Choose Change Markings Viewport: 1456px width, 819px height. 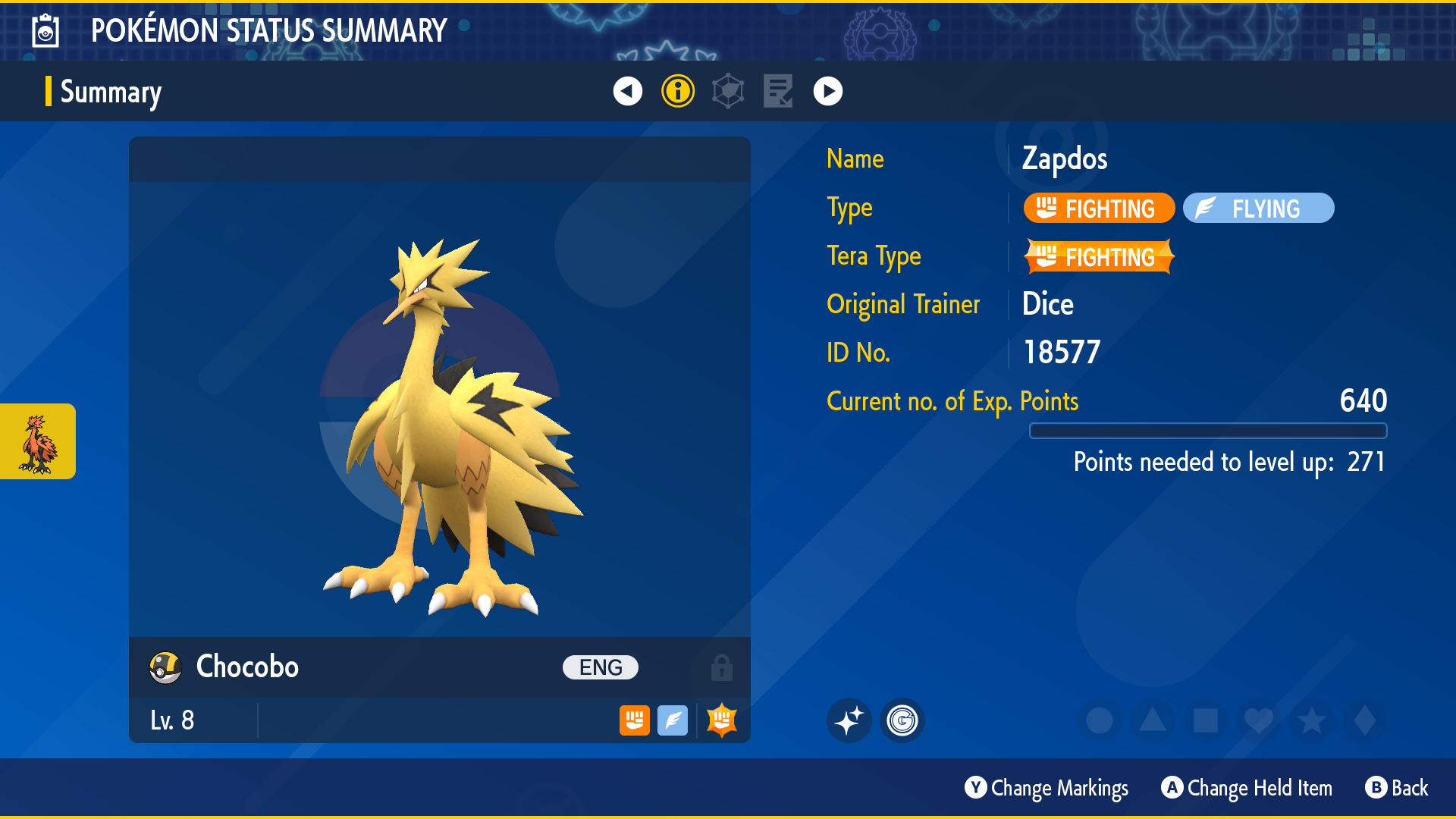pos(1046,789)
